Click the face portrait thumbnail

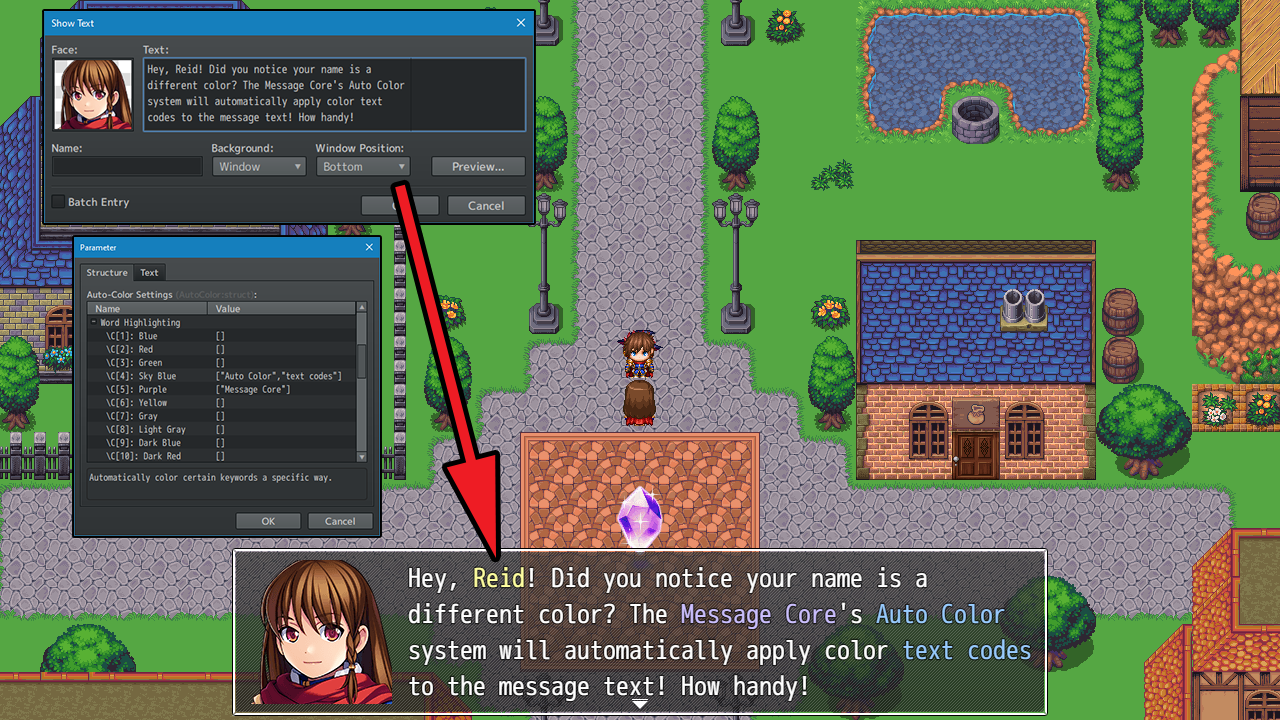pyautogui.click(x=93, y=94)
